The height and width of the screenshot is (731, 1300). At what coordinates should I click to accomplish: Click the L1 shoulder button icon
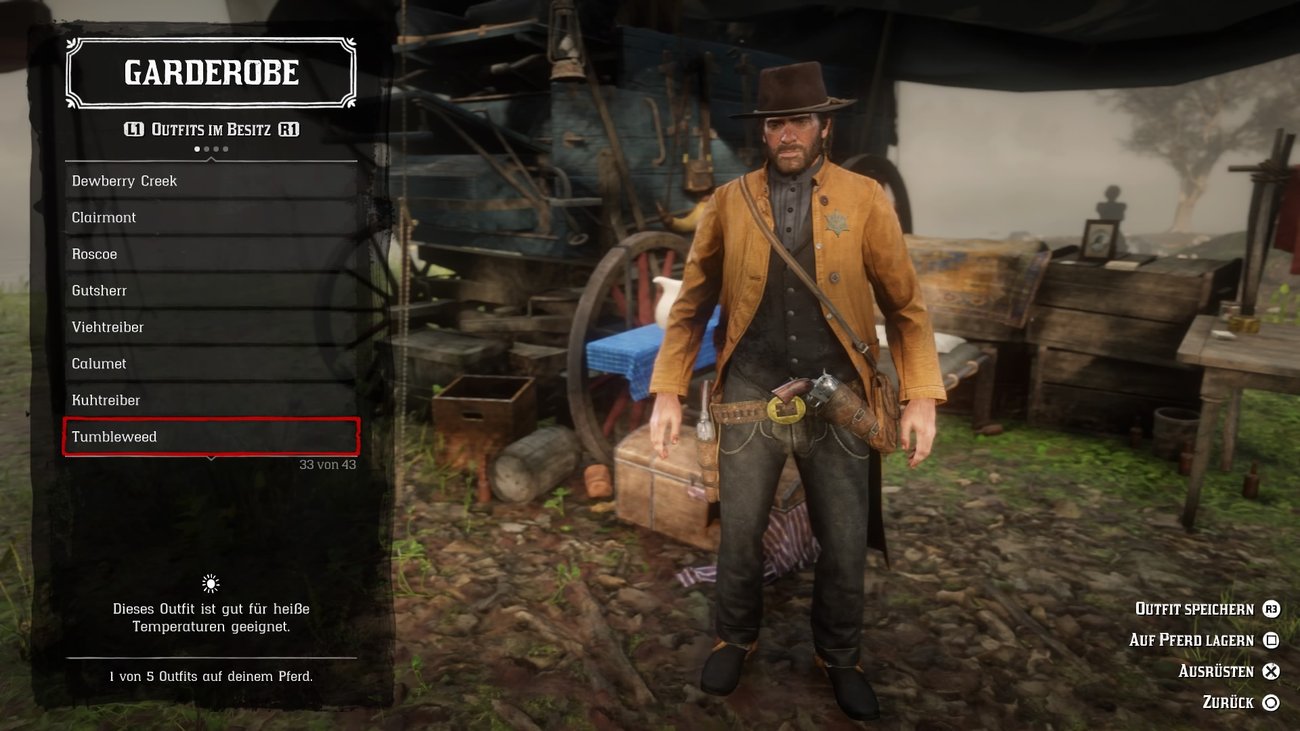click(132, 128)
